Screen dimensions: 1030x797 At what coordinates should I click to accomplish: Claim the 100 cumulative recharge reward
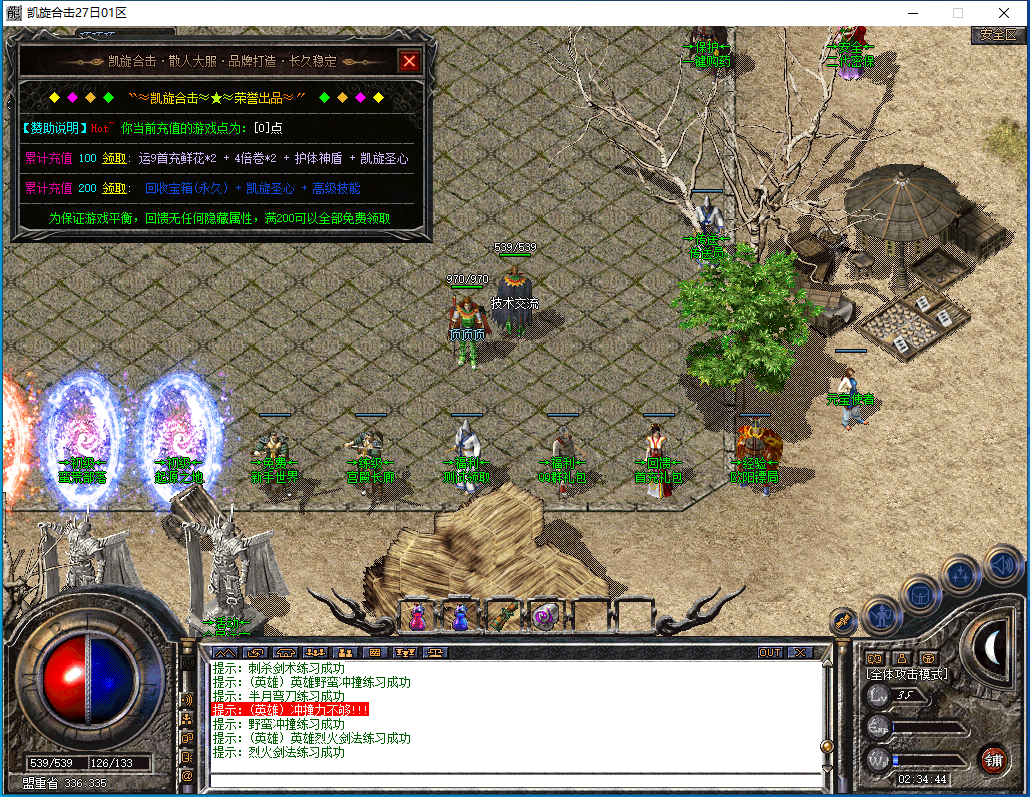point(114,158)
